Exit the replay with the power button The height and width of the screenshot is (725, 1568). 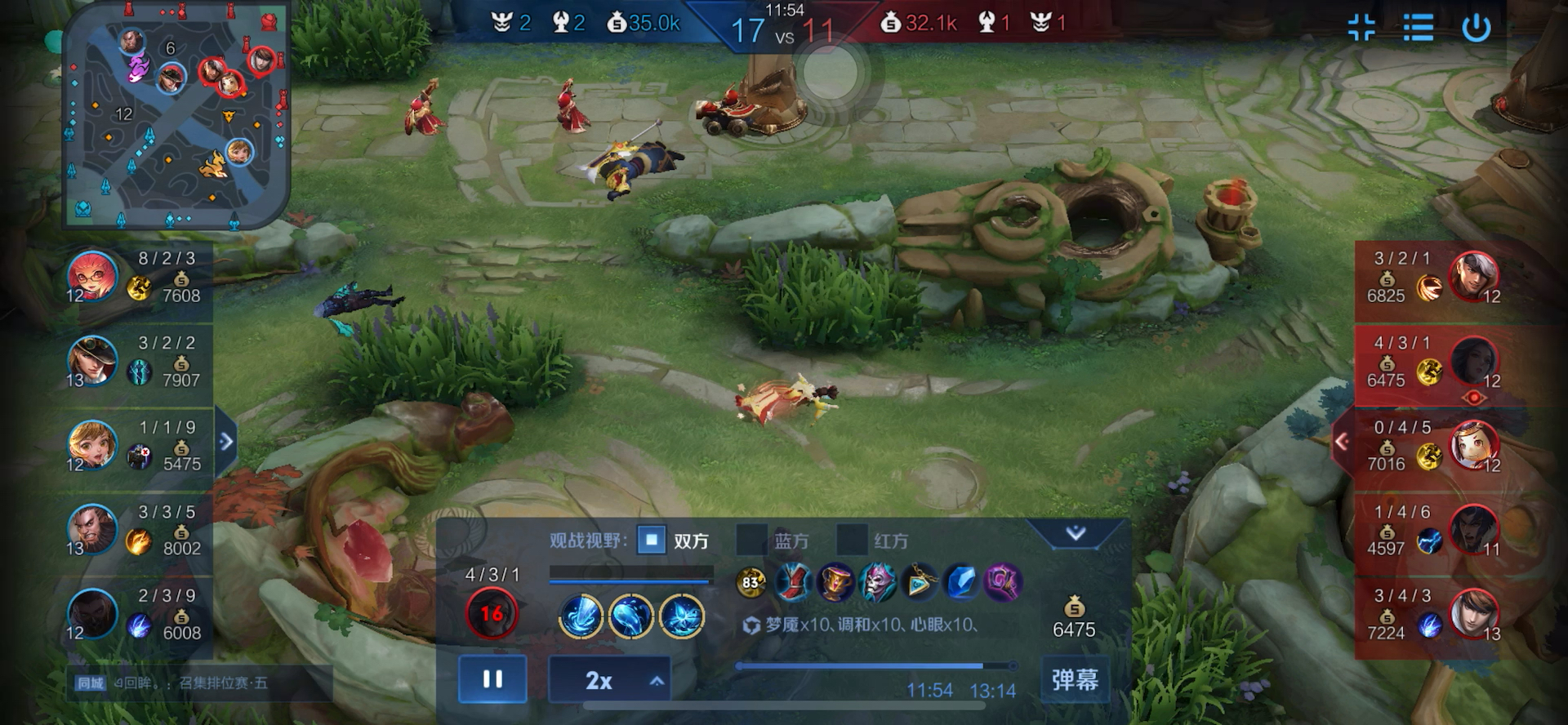point(1476,28)
